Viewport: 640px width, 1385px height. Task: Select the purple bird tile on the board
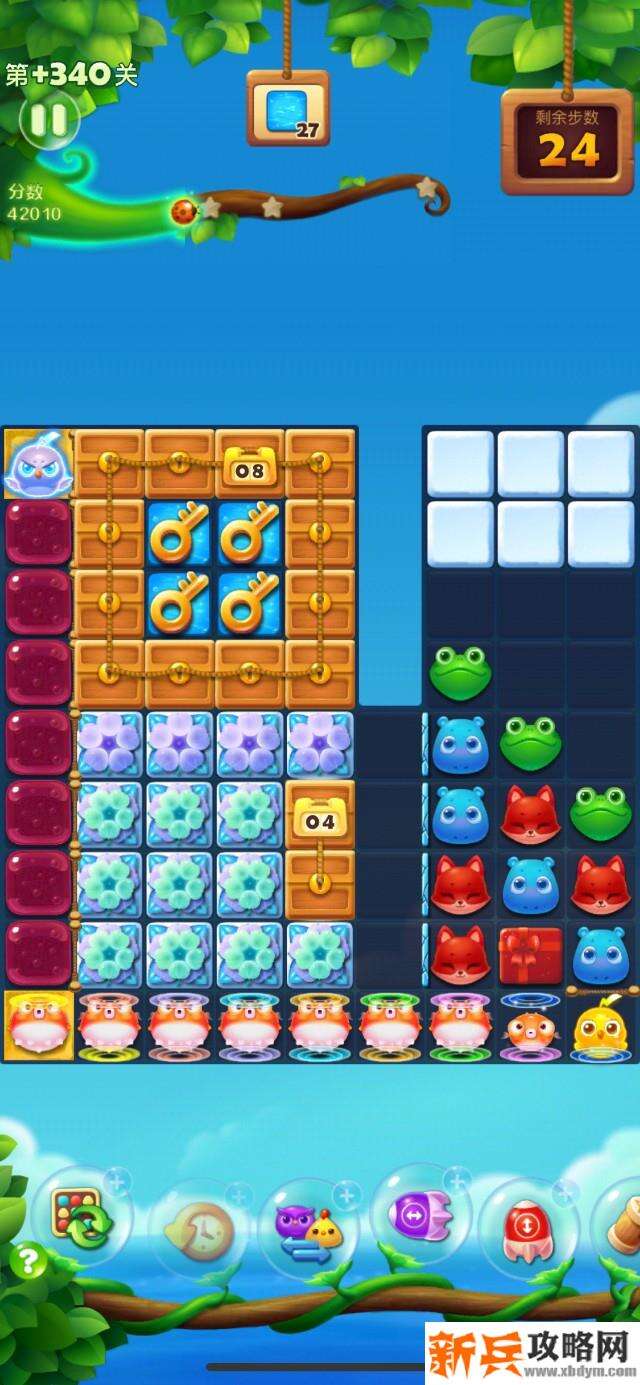tap(38, 464)
